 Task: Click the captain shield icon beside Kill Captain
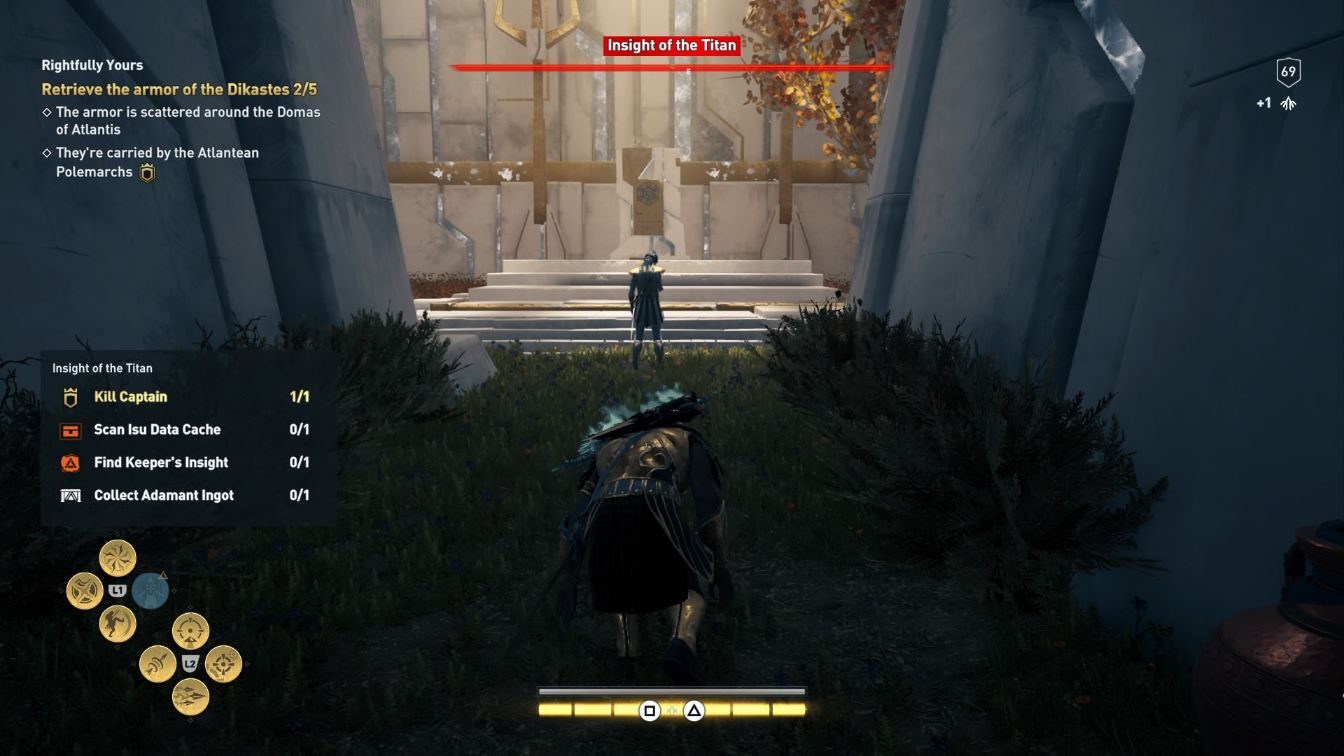(x=70, y=396)
